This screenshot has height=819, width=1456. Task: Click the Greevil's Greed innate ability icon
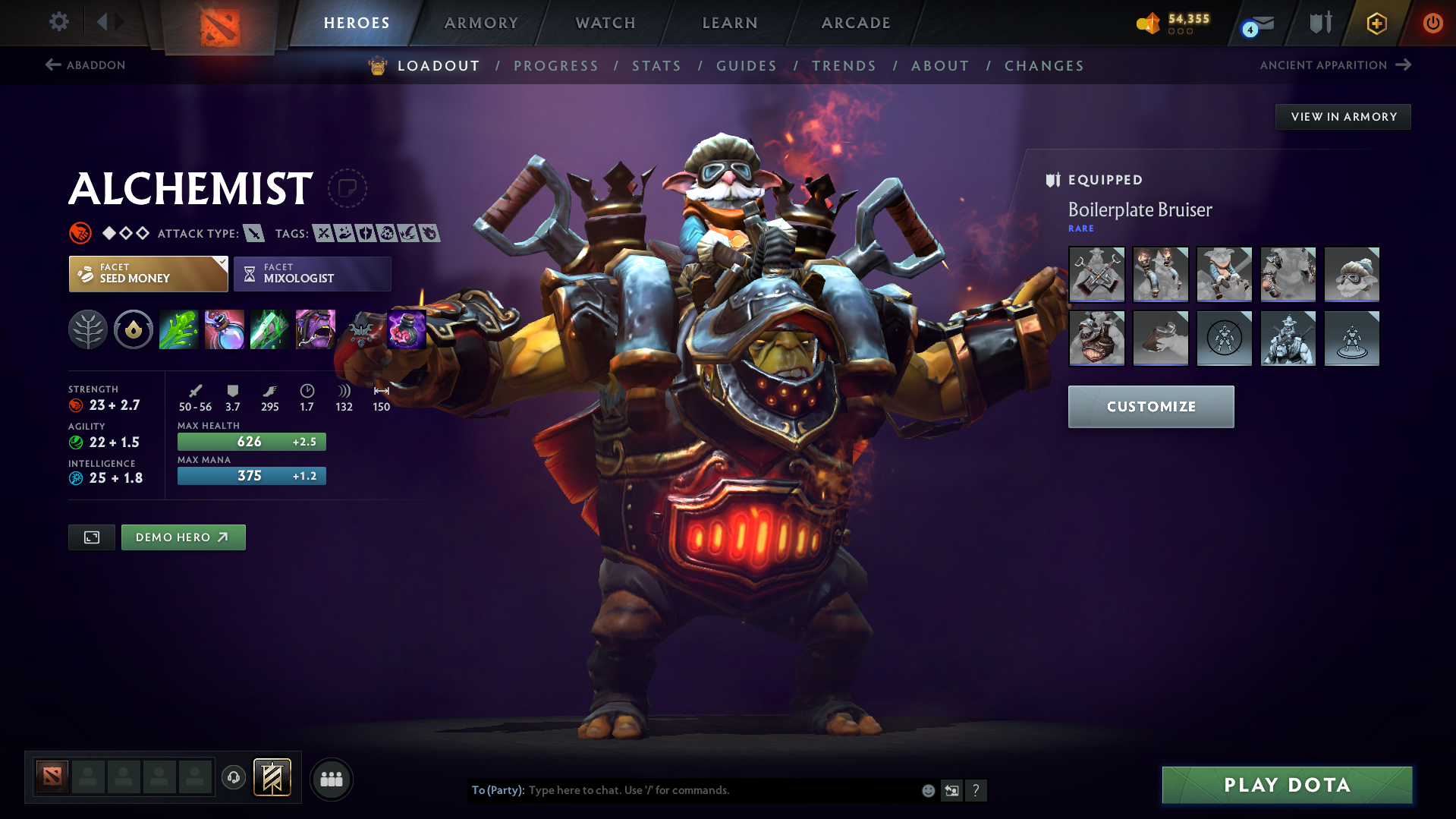(x=134, y=329)
